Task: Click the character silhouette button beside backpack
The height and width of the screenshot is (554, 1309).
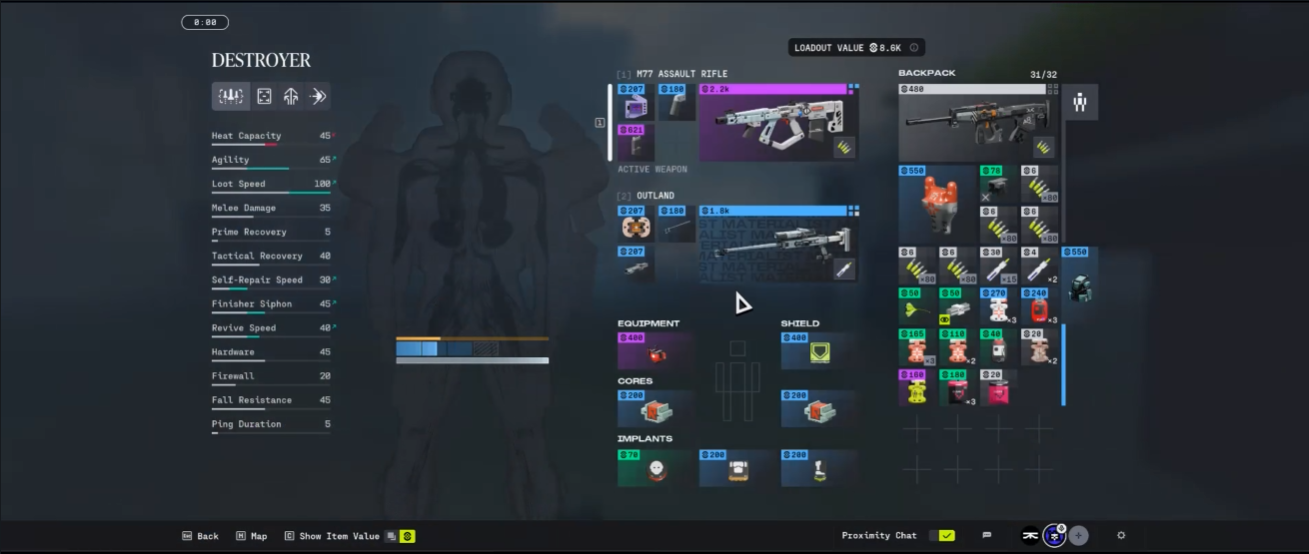Action: coord(1081,102)
